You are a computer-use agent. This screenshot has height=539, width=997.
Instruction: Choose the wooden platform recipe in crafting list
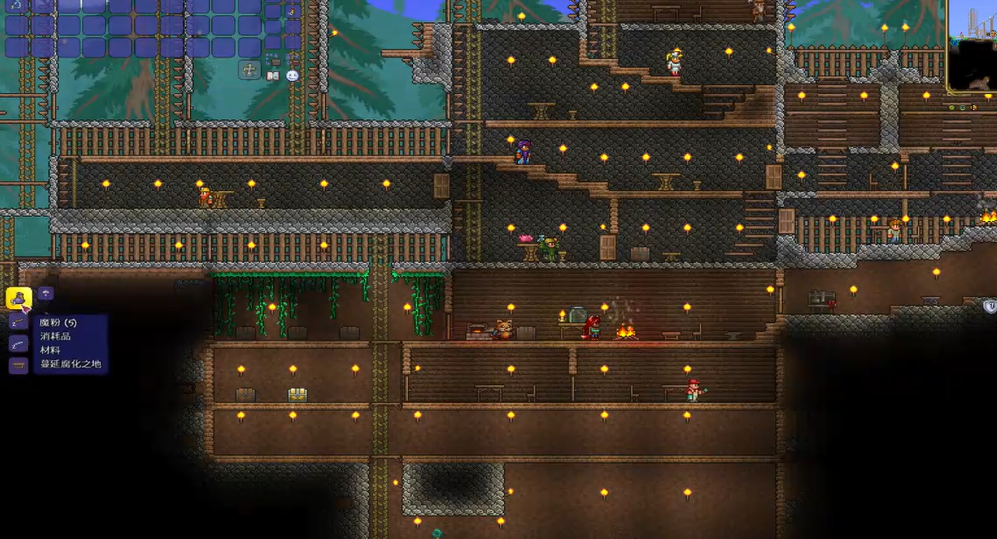[x=18, y=366]
